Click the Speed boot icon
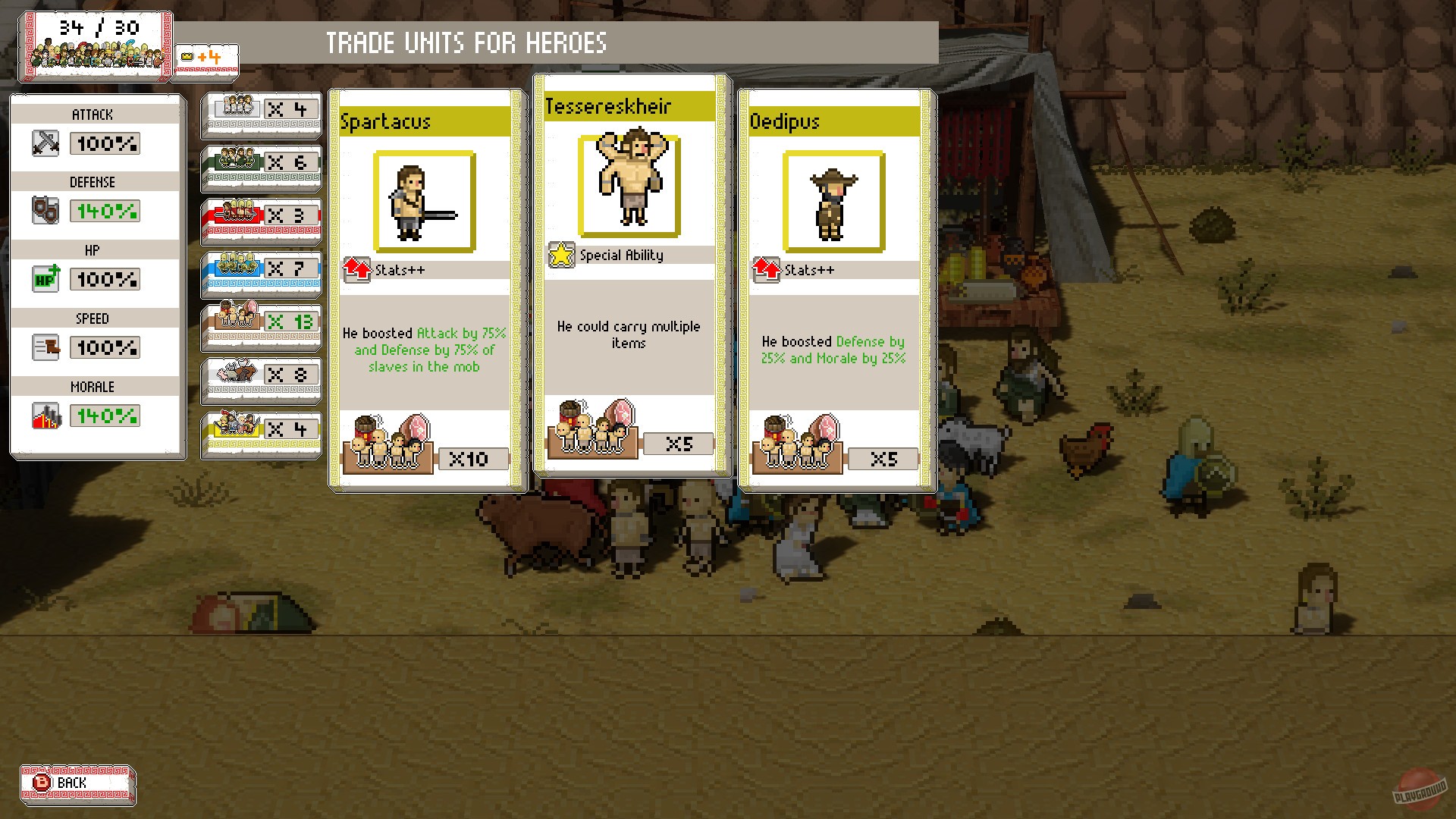The height and width of the screenshot is (819, 1456). coord(45,347)
